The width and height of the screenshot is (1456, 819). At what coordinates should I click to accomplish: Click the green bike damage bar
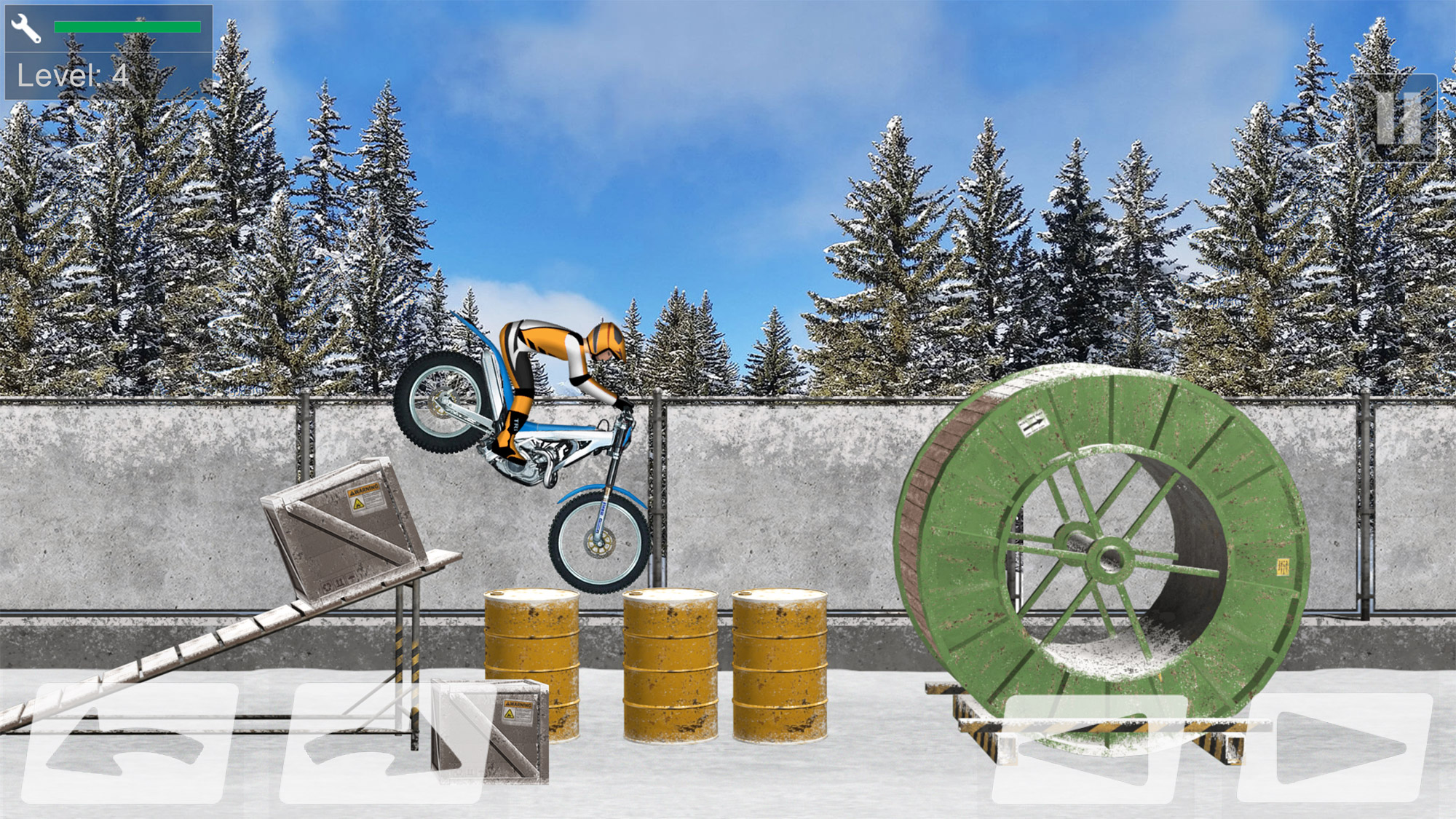[x=127, y=27]
